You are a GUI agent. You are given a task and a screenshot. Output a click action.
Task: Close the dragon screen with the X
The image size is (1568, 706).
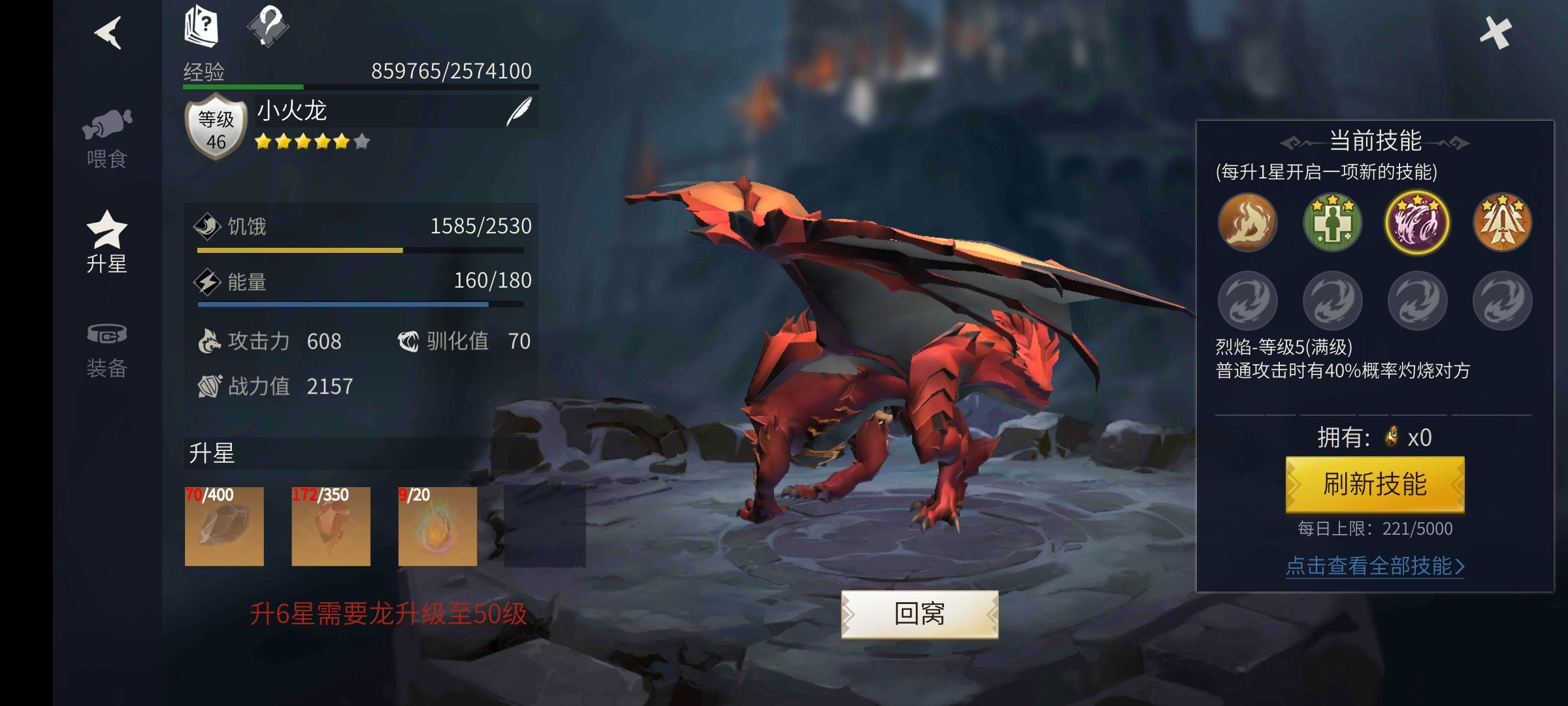click(x=1495, y=32)
